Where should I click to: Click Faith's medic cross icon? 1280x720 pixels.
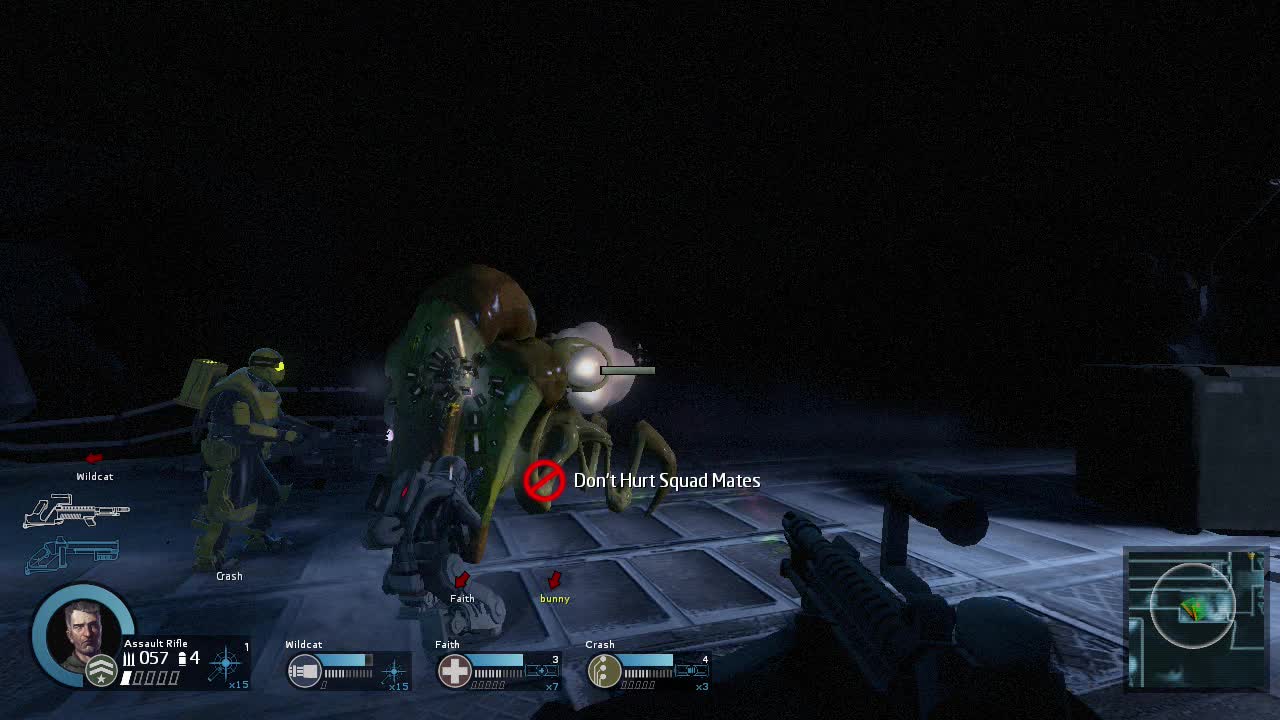click(x=453, y=668)
